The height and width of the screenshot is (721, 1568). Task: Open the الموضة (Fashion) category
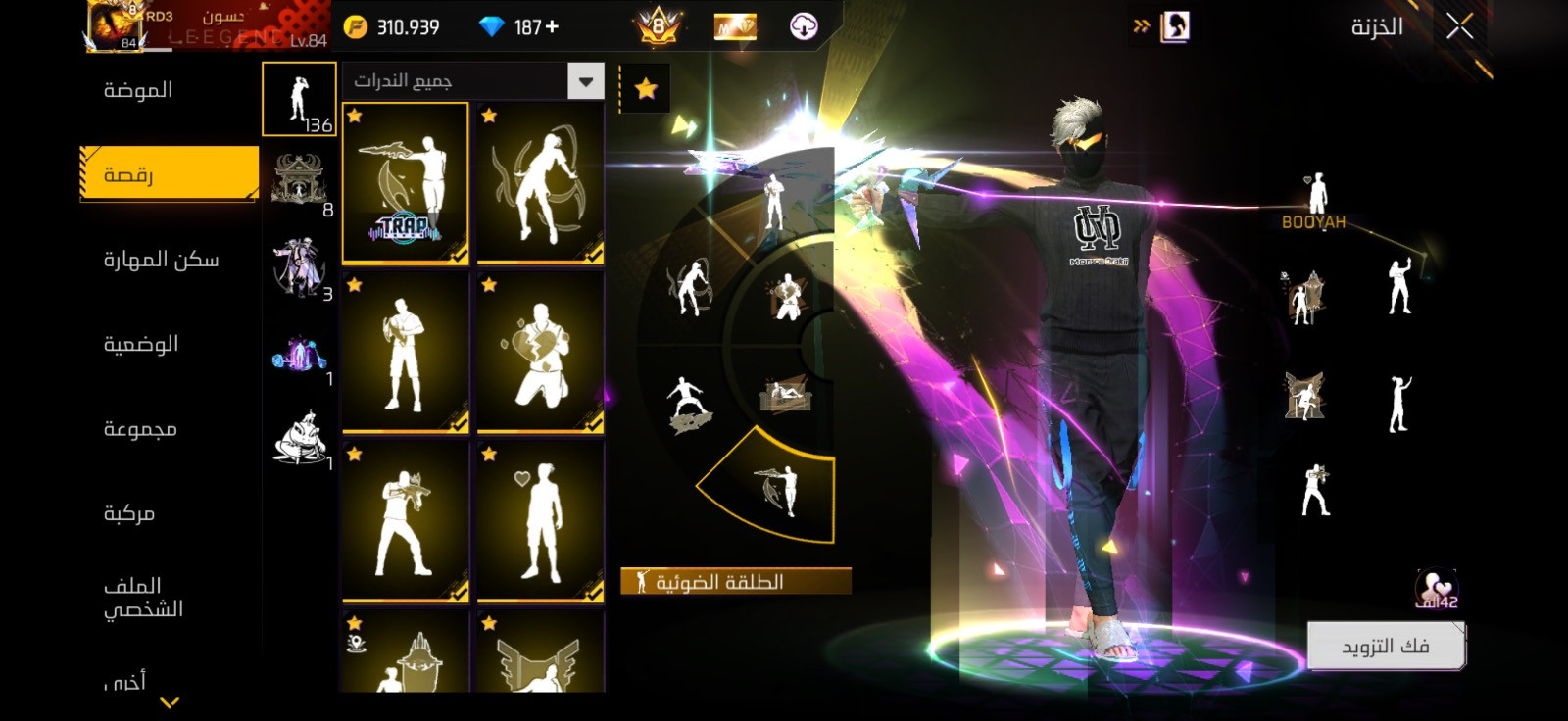(138, 90)
